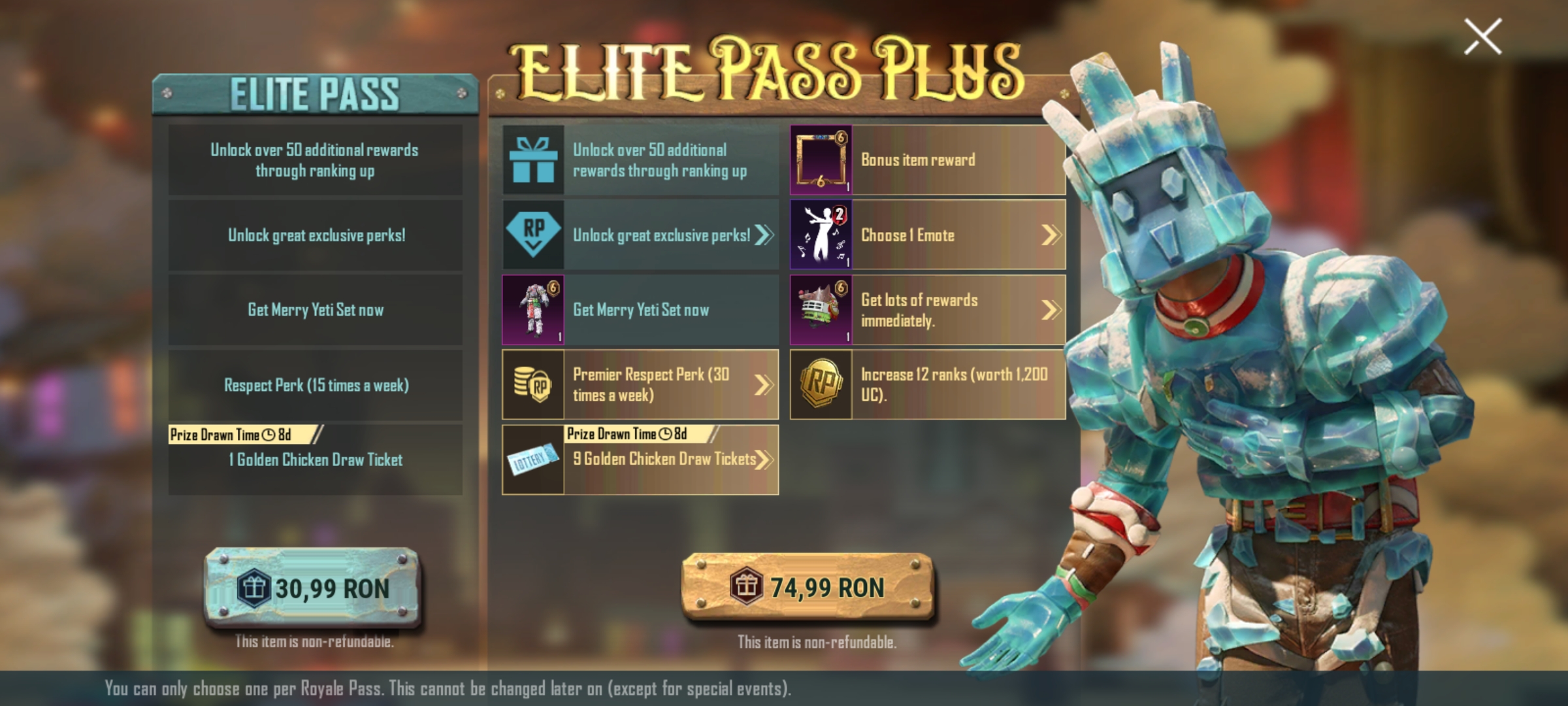
Task: Select the Elite Pass panel header
Action: pyautogui.click(x=316, y=93)
